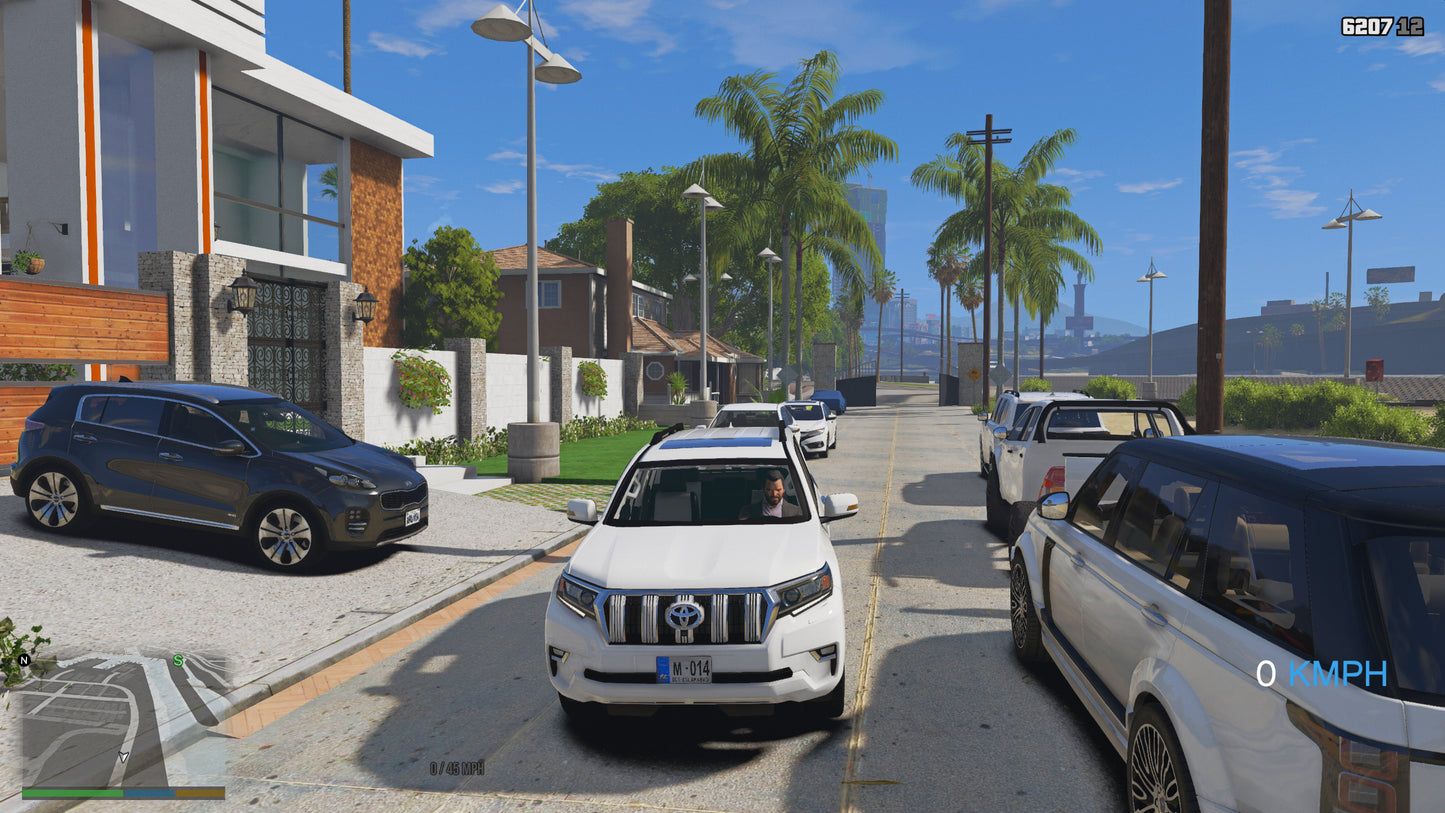The width and height of the screenshot is (1445, 813).
Task: Click the green S waypoint on minimap
Action: coord(178,659)
